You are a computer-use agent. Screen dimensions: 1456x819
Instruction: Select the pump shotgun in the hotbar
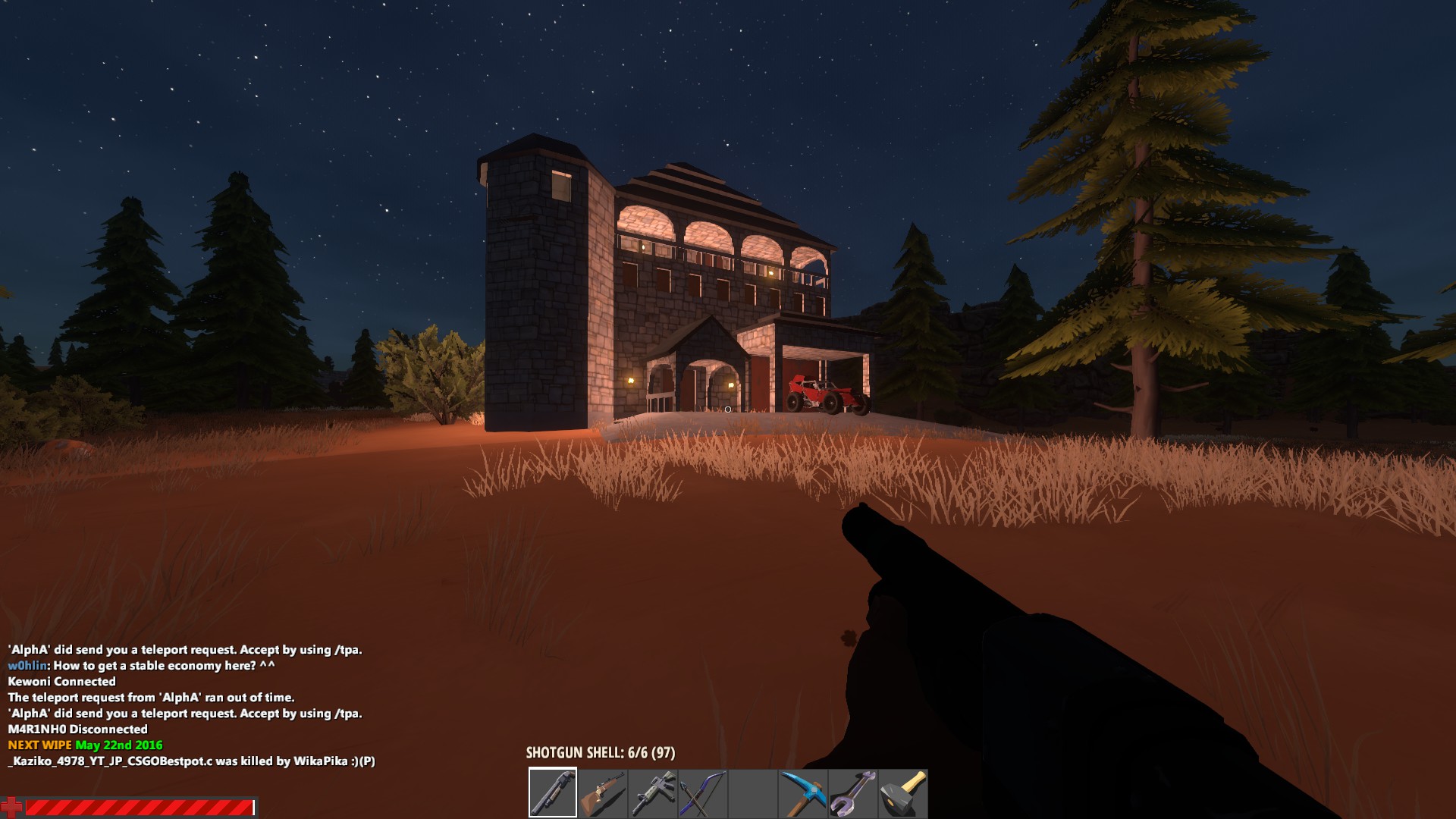pos(554,791)
